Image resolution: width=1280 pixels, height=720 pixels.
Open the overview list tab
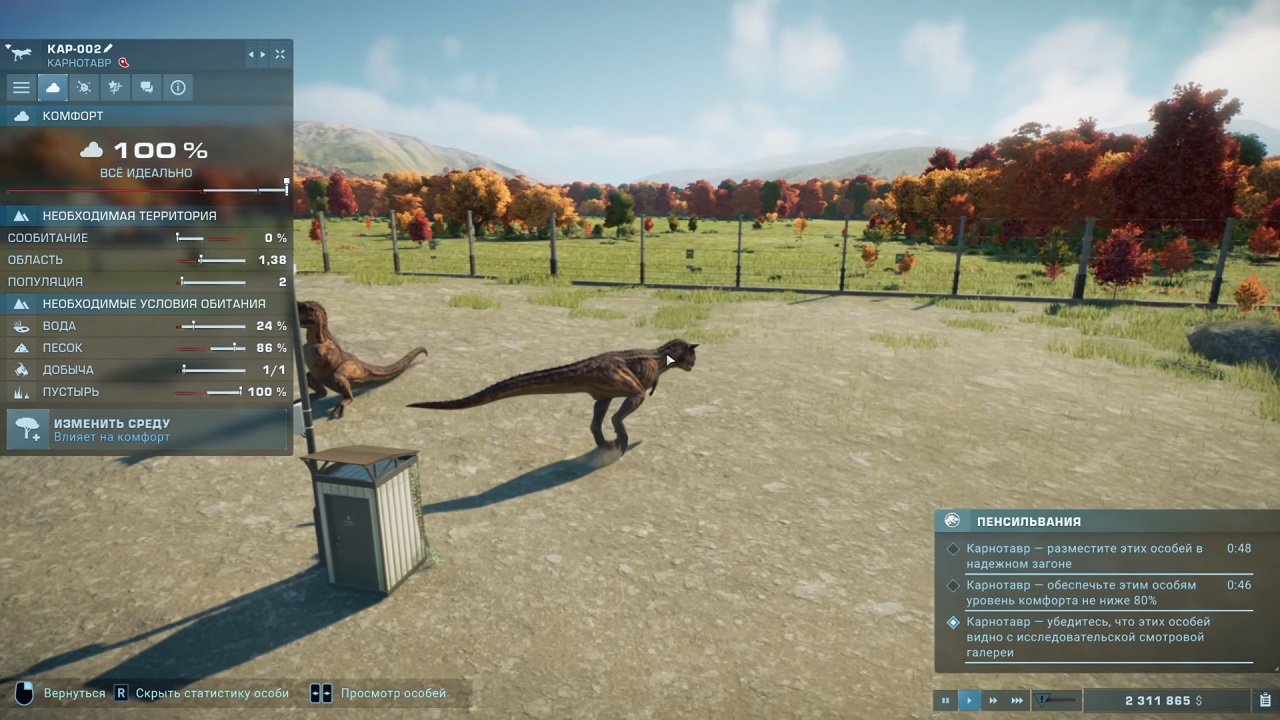tap(21, 88)
